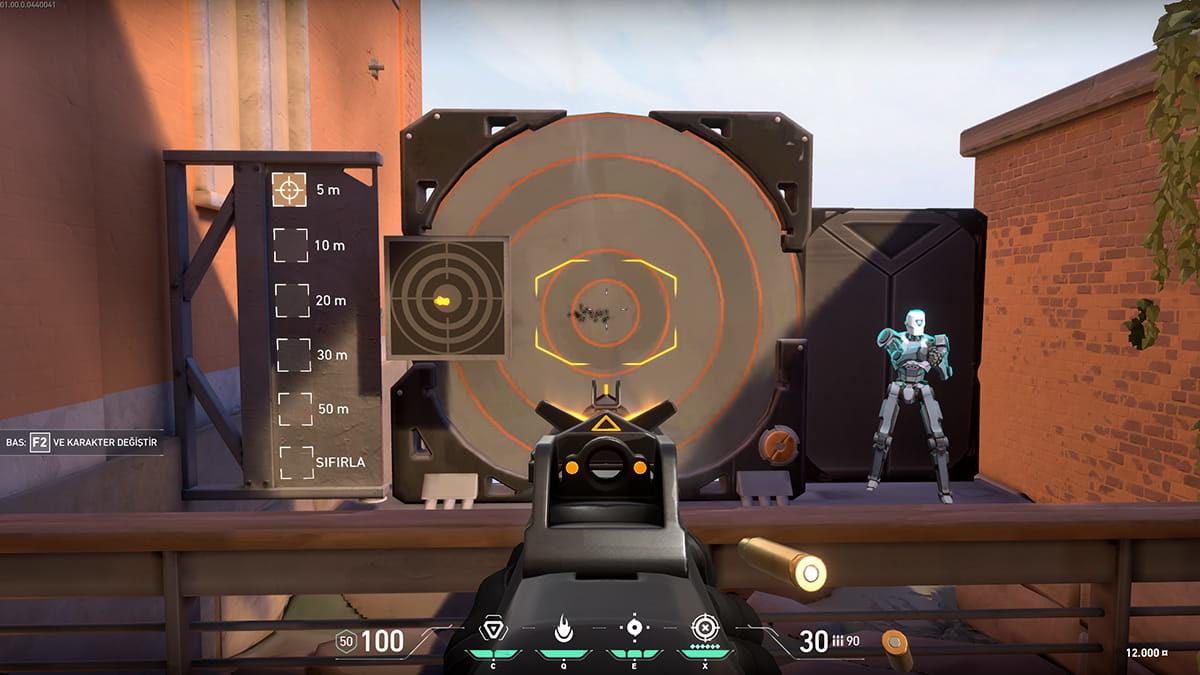This screenshot has width=1200, height=675.
Task: Switch the target range to 50 m
Action: coord(295,409)
